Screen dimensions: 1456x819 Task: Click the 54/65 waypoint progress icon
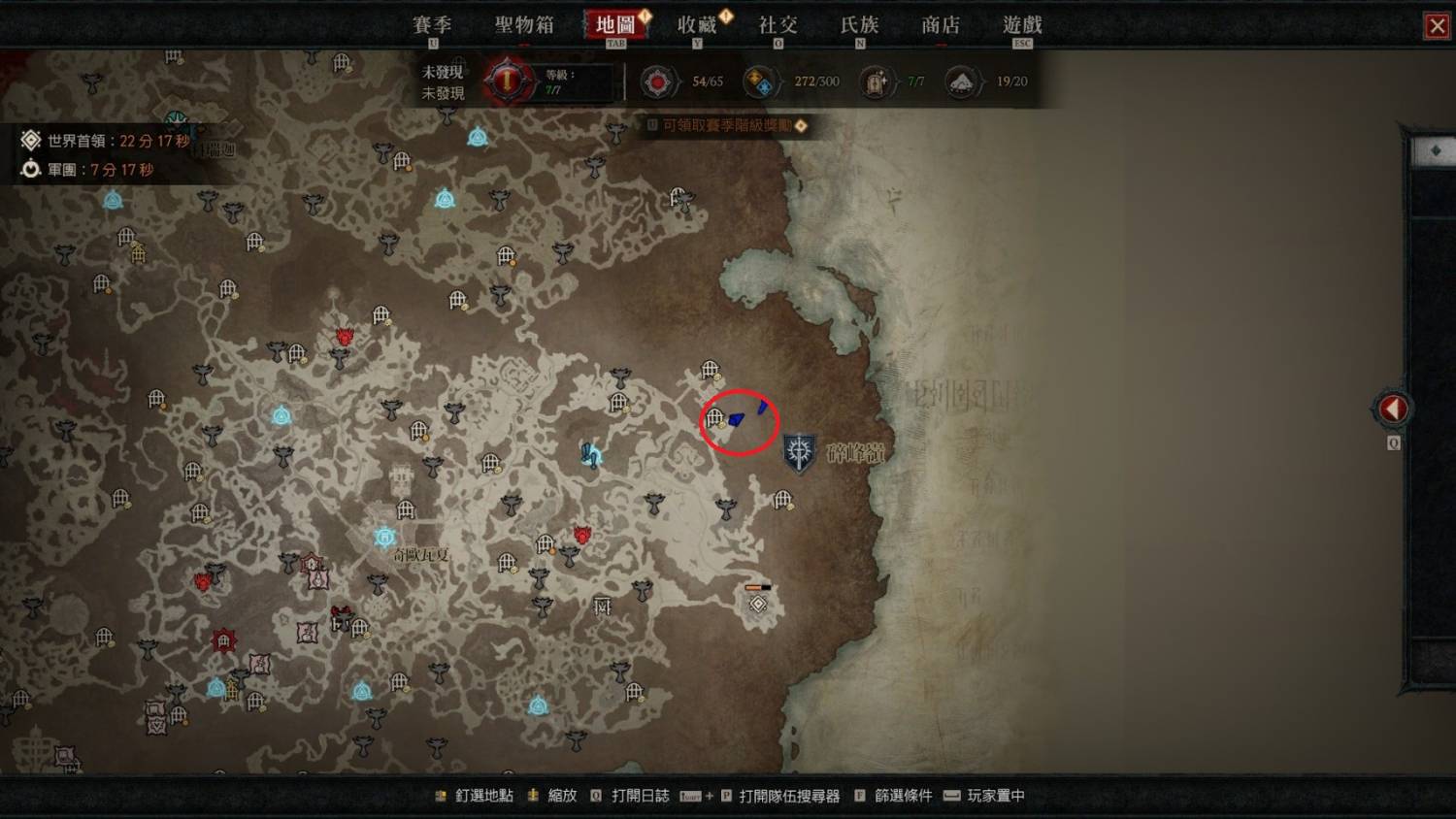pyautogui.click(x=658, y=82)
